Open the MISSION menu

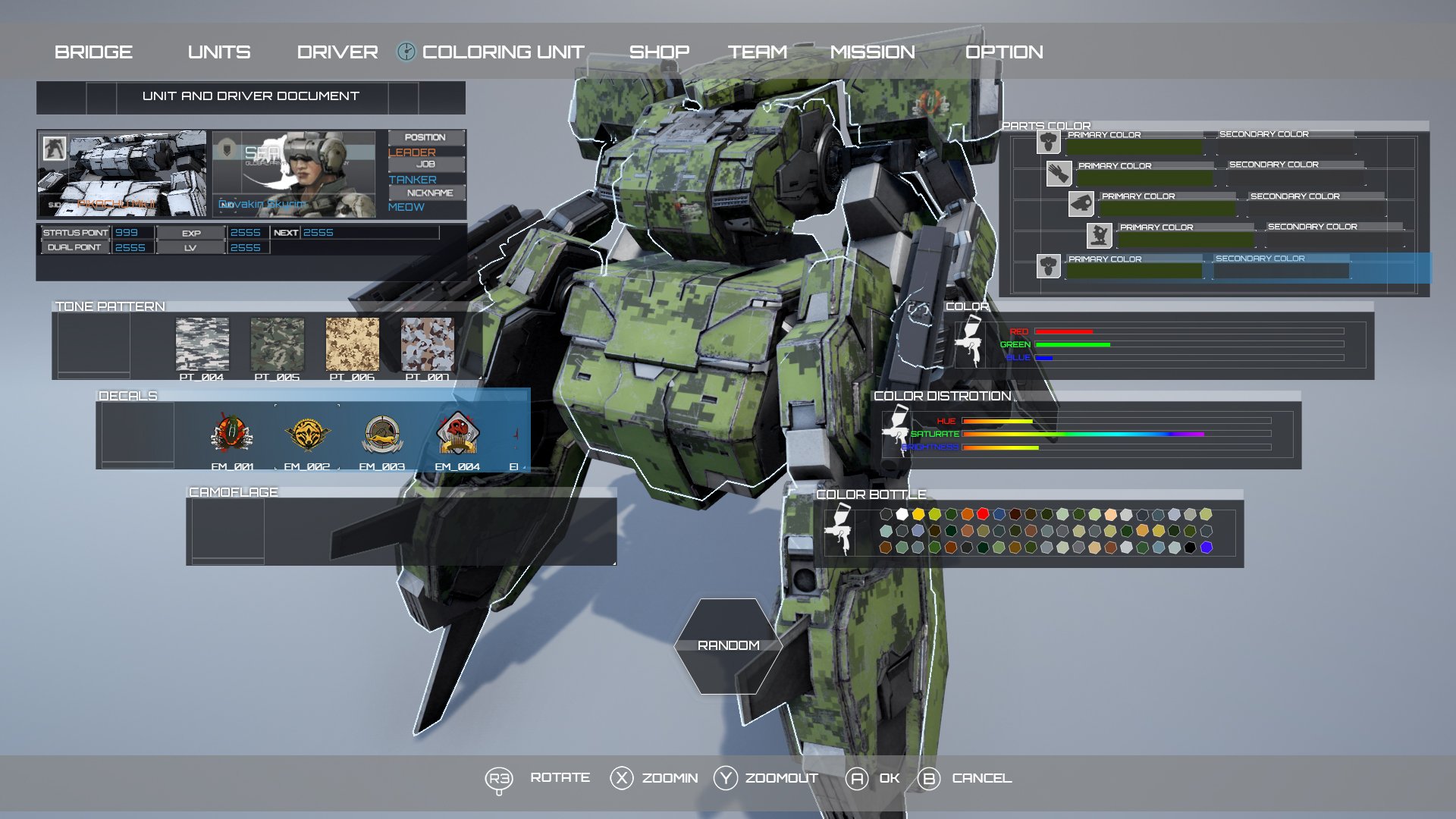pos(874,52)
